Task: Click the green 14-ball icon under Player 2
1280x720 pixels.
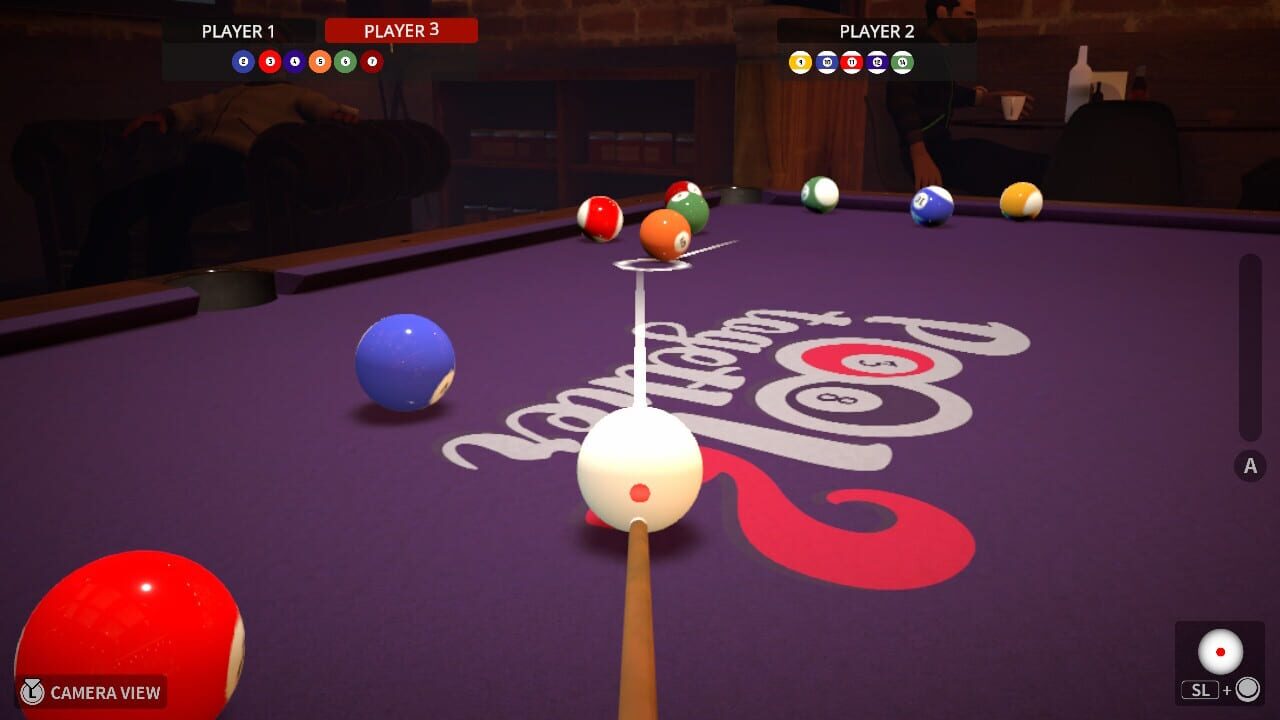Action: [x=903, y=61]
